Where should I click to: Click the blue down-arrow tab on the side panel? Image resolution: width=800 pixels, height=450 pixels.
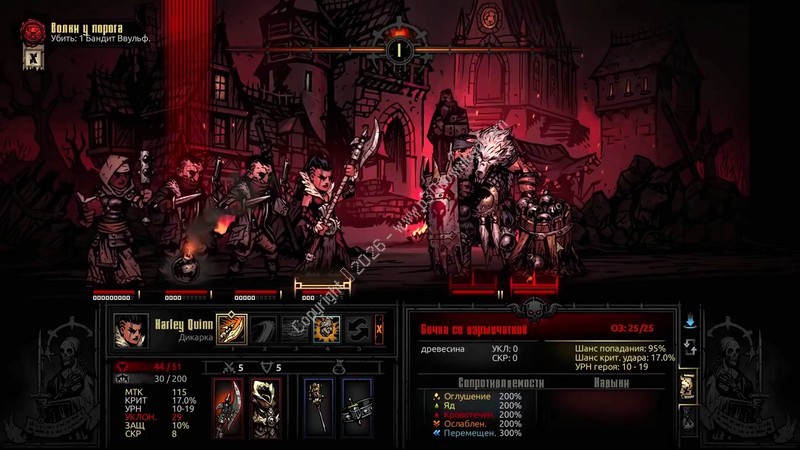pos(689,323)
